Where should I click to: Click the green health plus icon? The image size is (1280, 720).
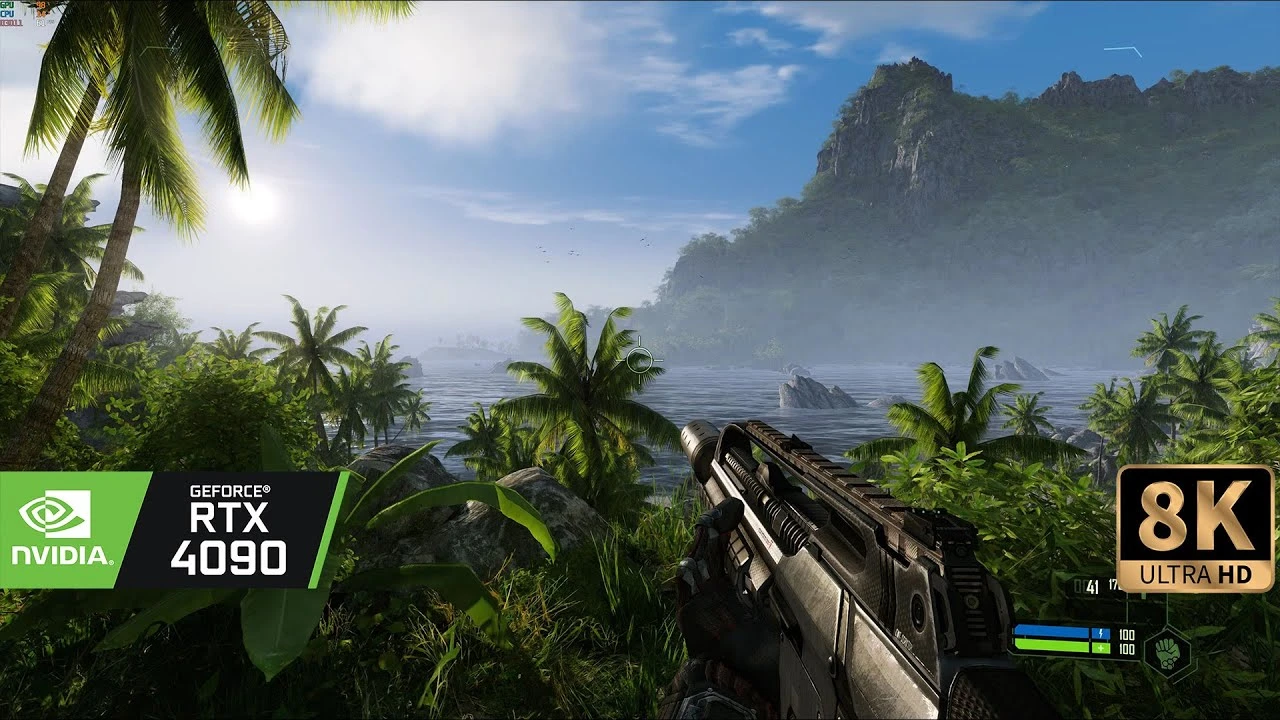pos(1101,648)
